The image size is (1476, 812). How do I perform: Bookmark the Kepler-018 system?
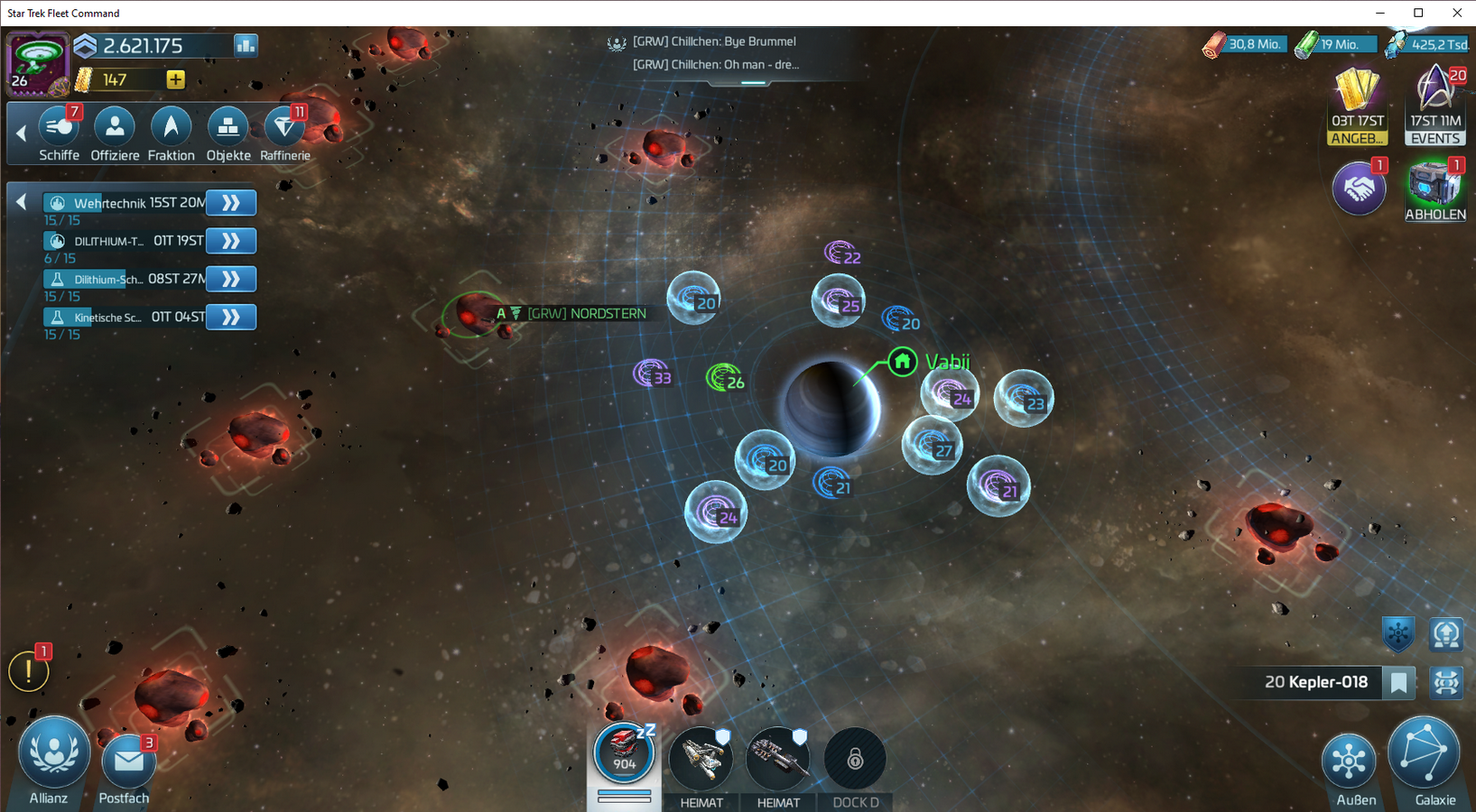(1399, 683)
